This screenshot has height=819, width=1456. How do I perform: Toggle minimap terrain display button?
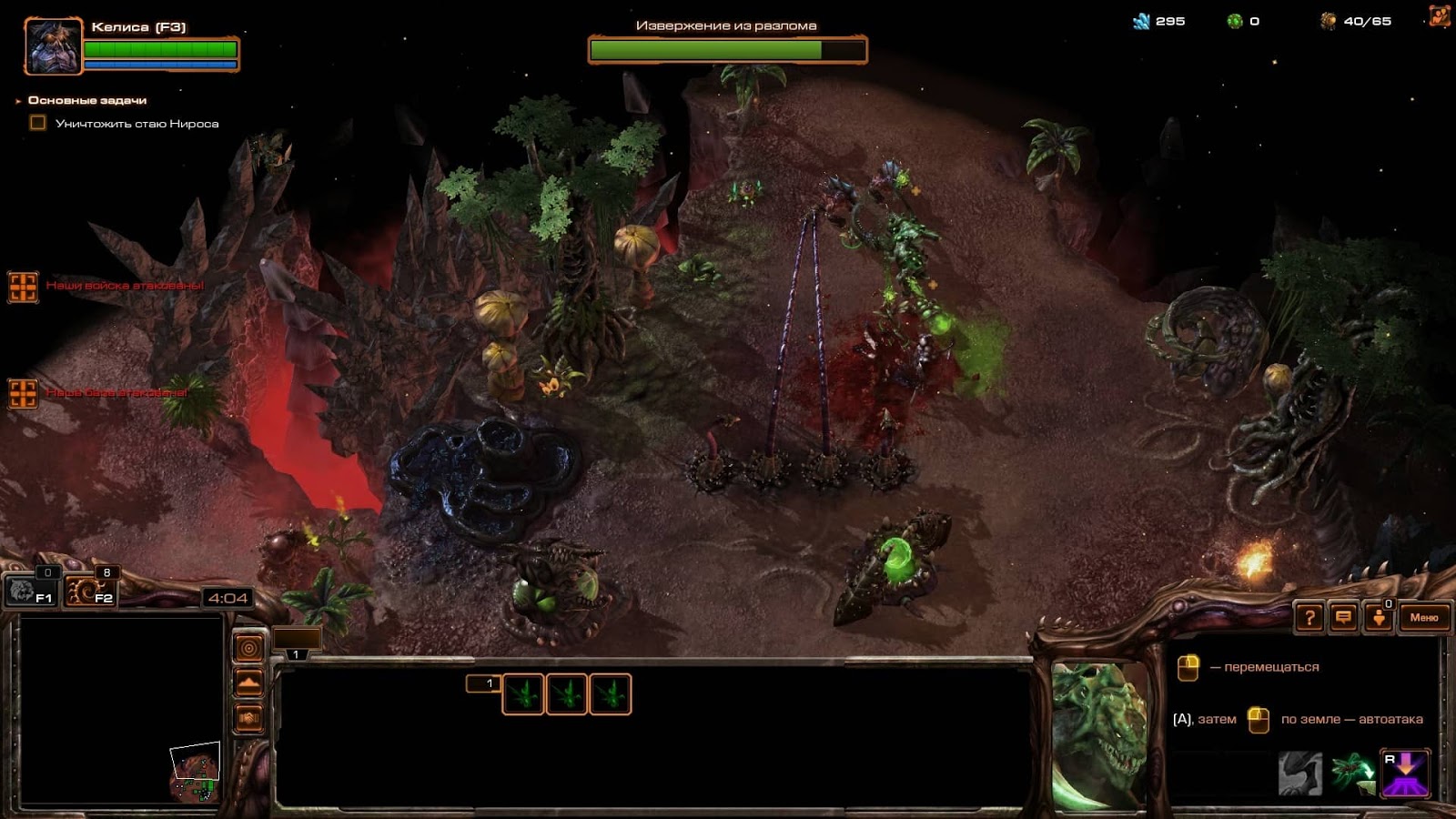point(248,682)
